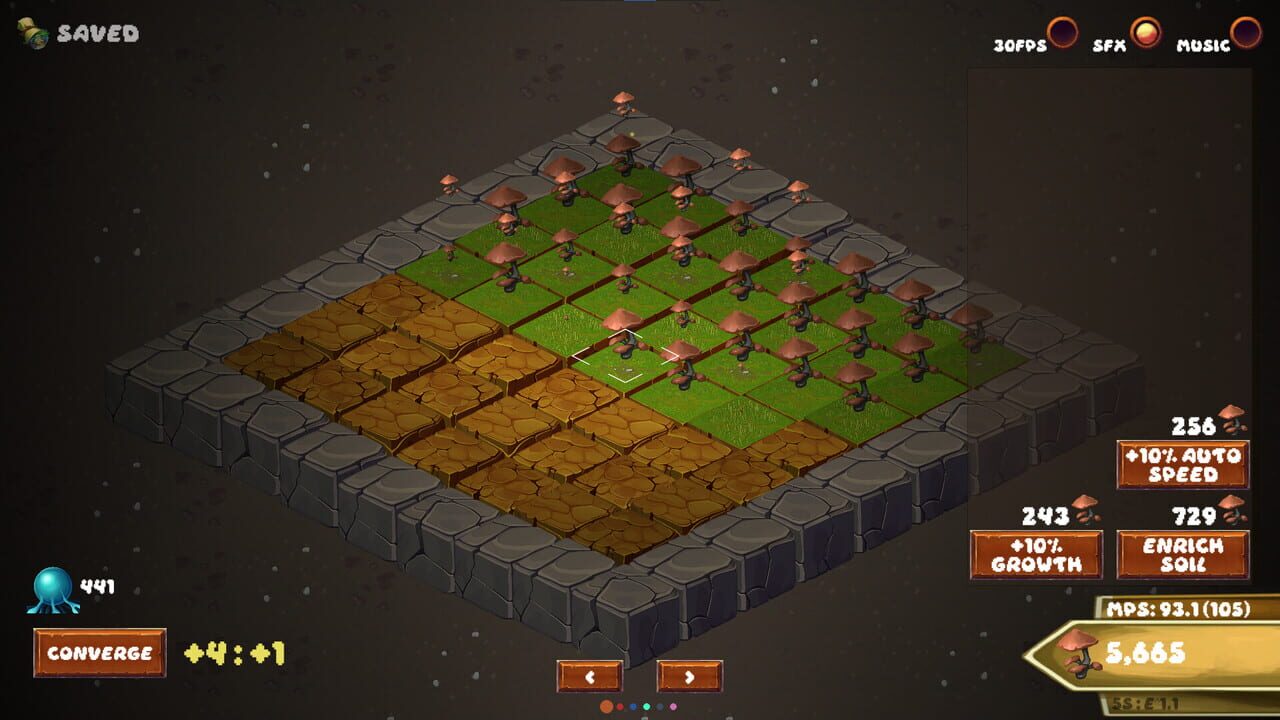Click the left arrow navigation button
The width and height of the screenshot is (1280, 720).
click(588, 676)
